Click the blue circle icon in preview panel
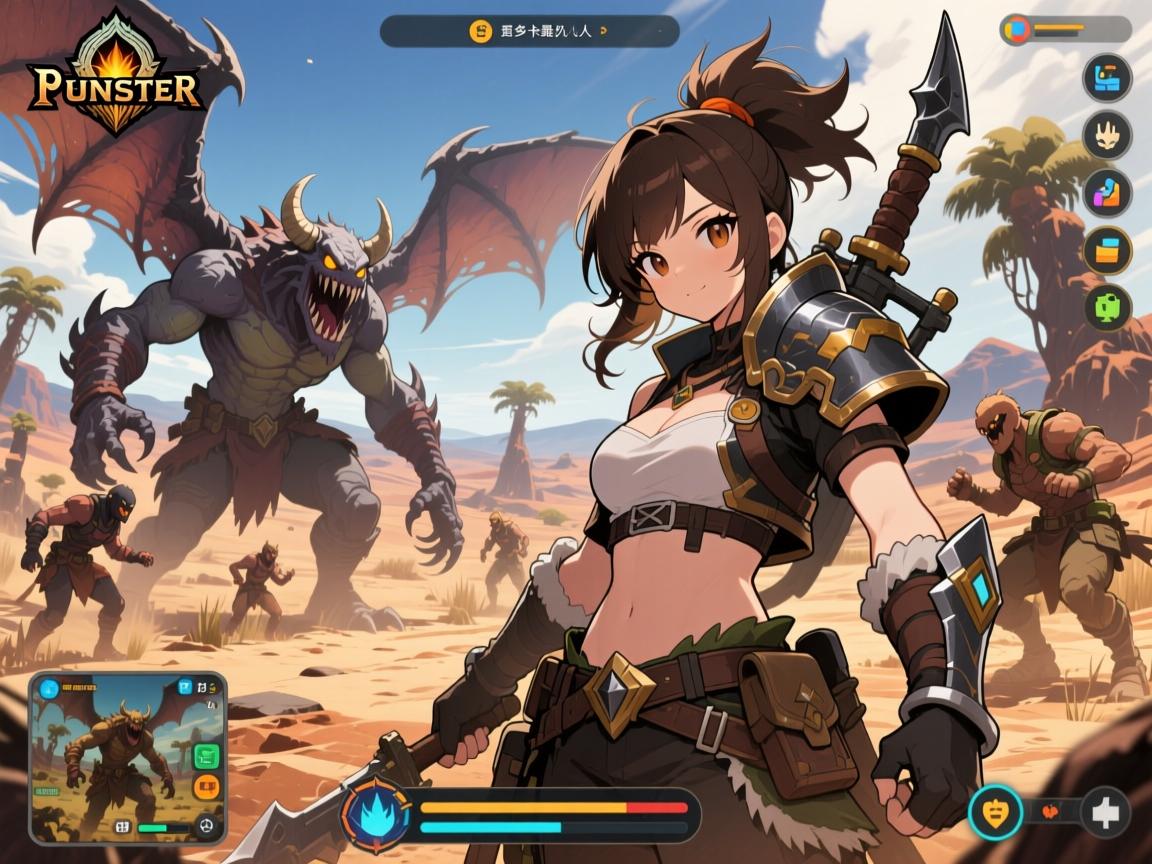Viewport: 1152px width, 864px height. pyautogui.click(x=47, y=687)
